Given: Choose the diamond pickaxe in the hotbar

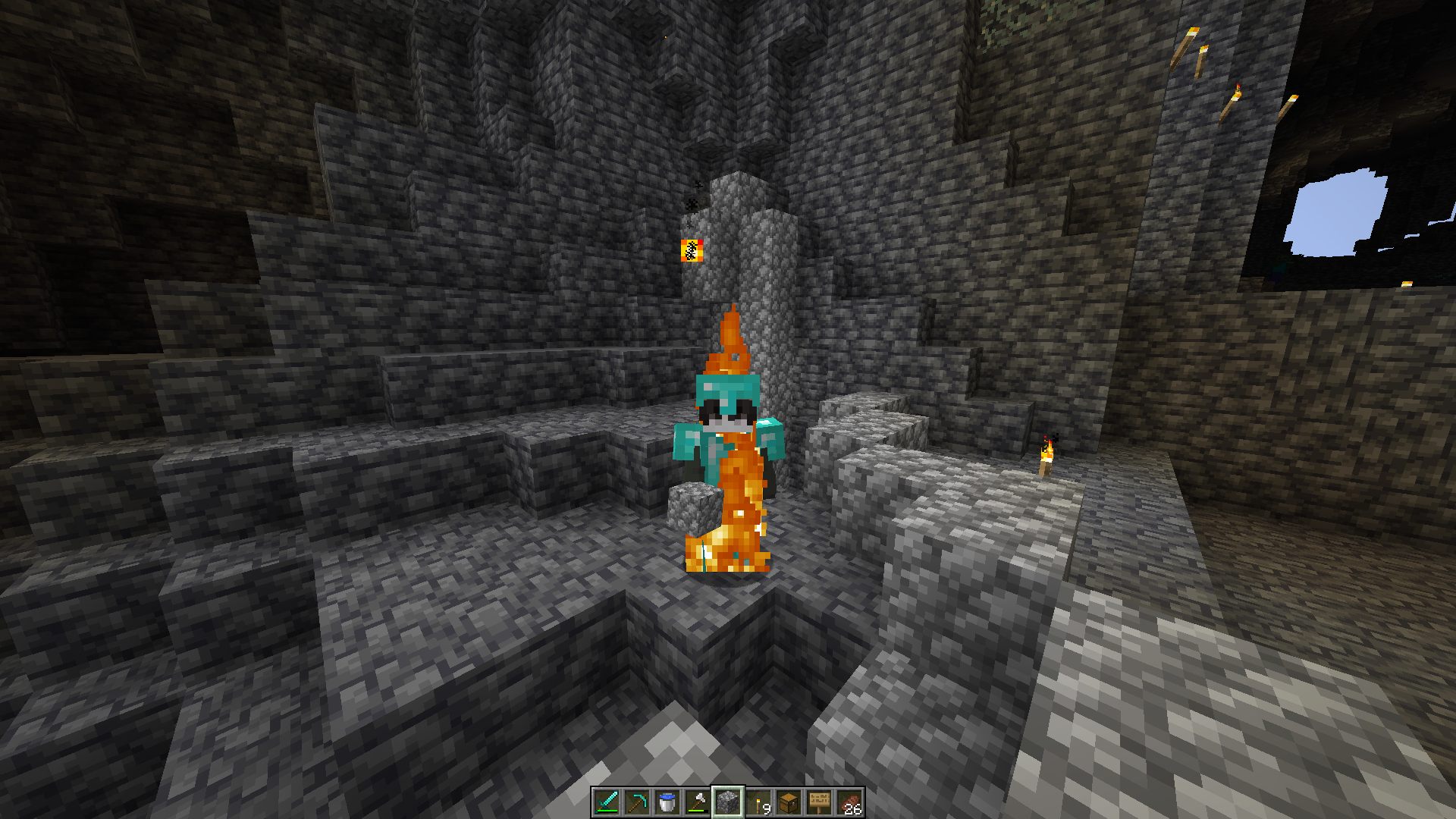Looking at the screenshot, I should click(637, 802).
